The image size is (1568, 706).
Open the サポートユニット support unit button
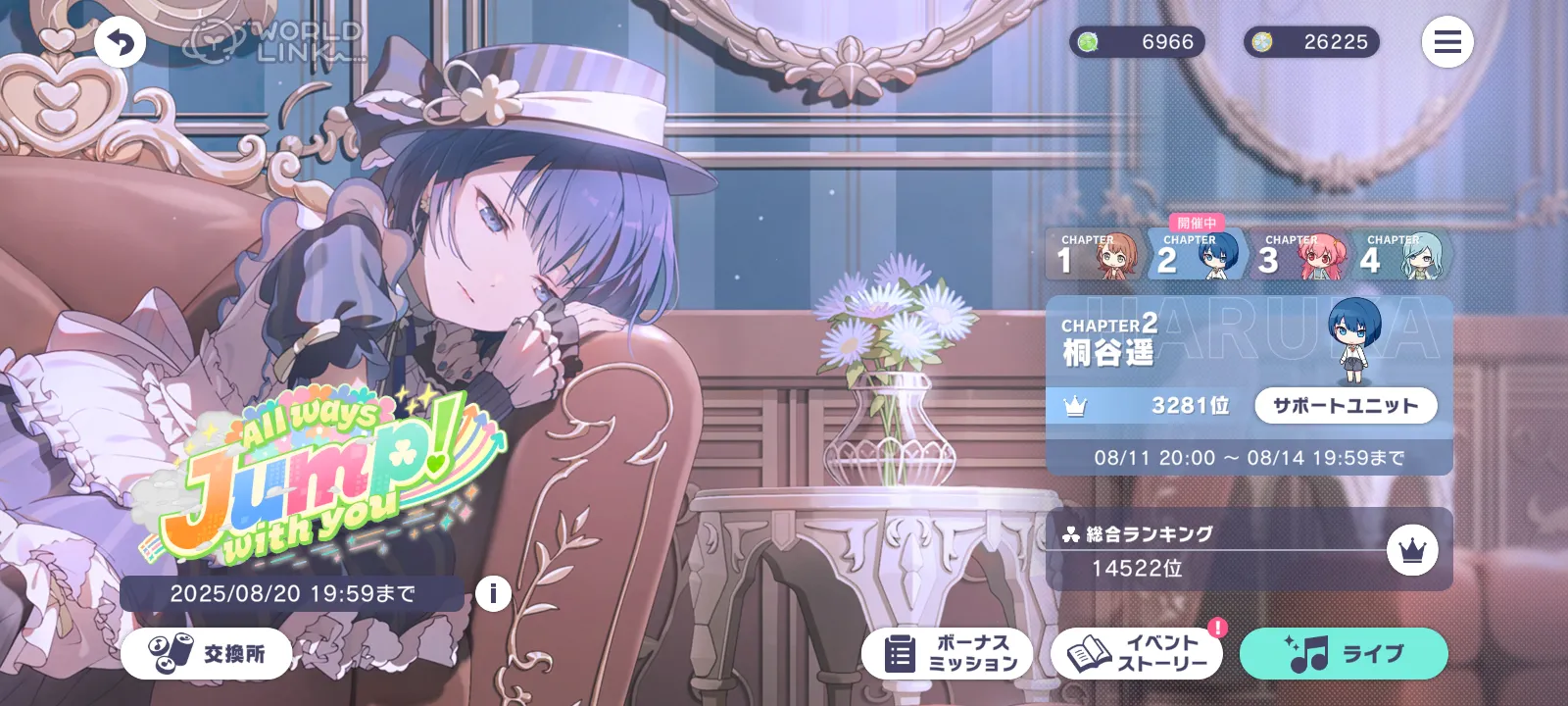(x=1345, y=406)
